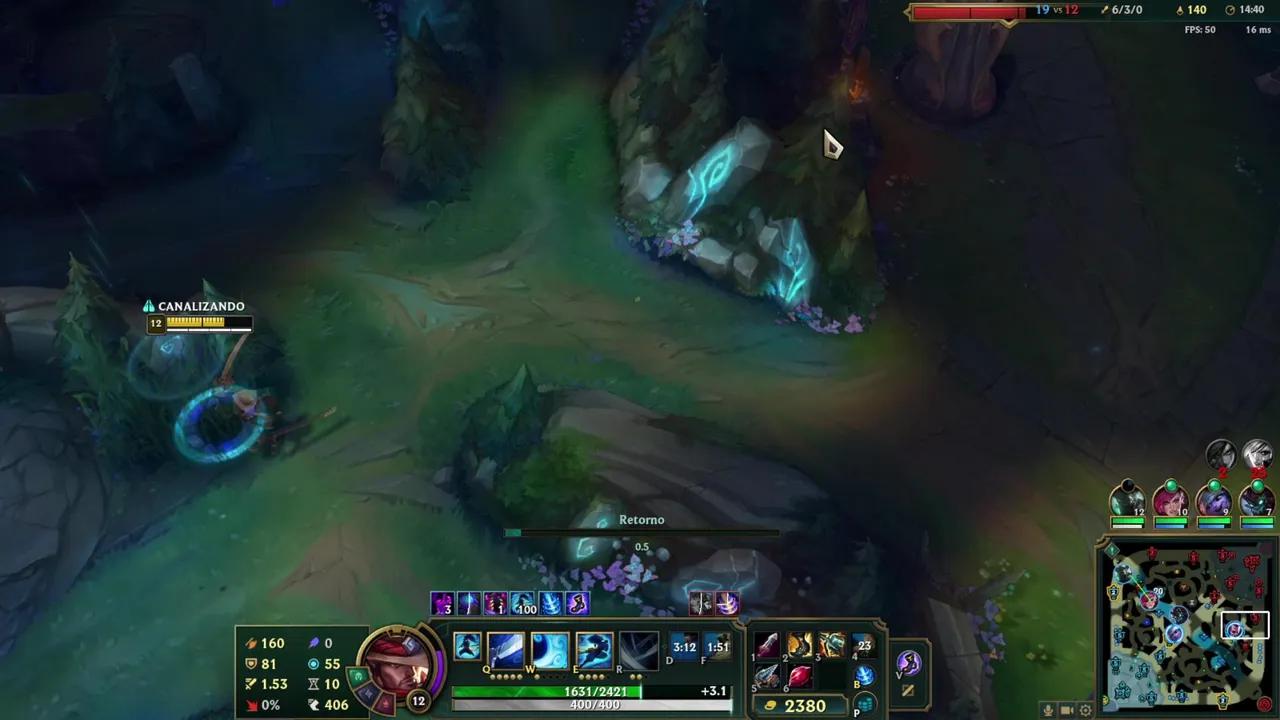
Task: Open the shop via the 2380 gold button
Action: click(x=800, y=705)
